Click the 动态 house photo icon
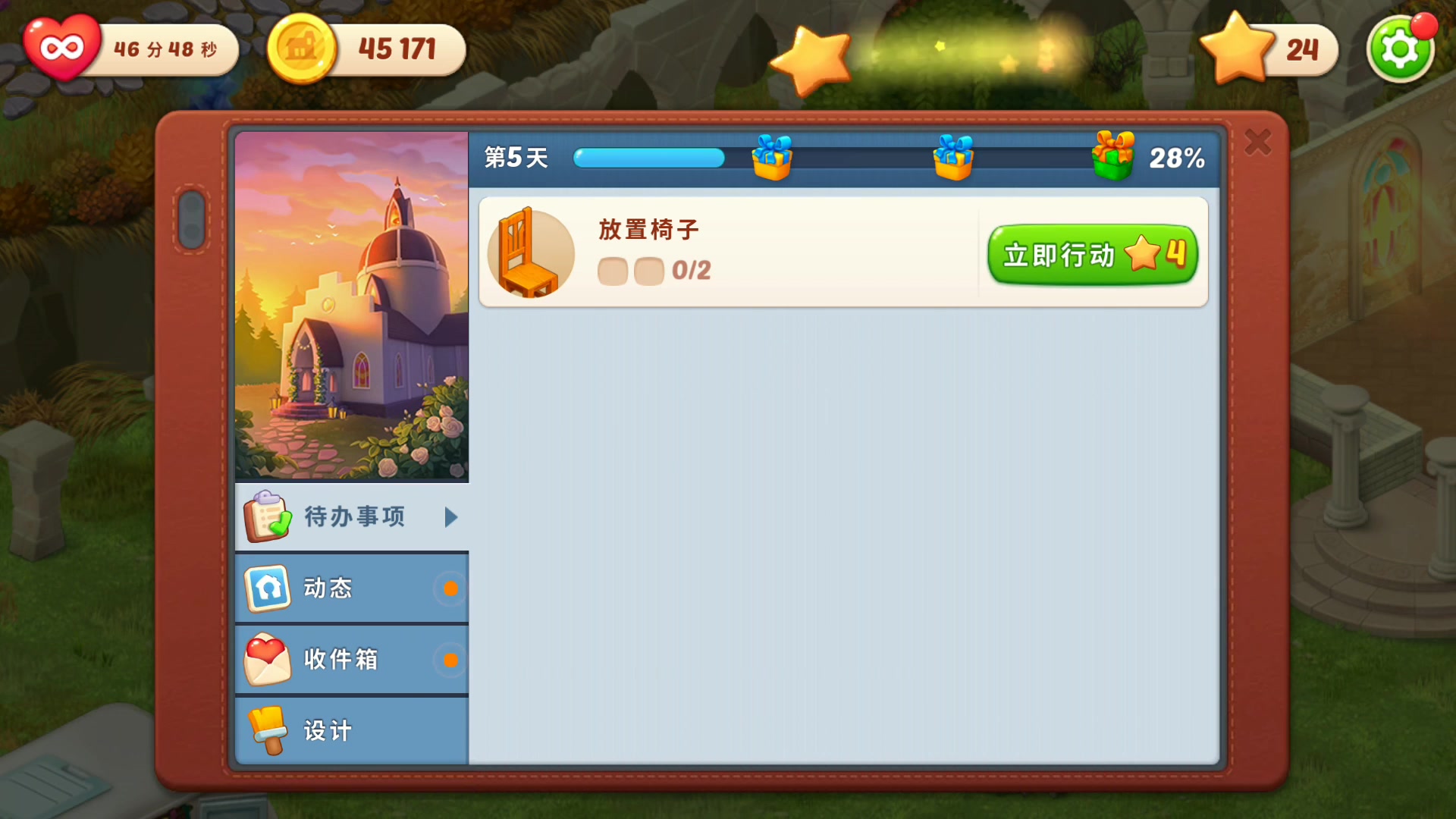1456x819 pixels. (x=267, y=588)
